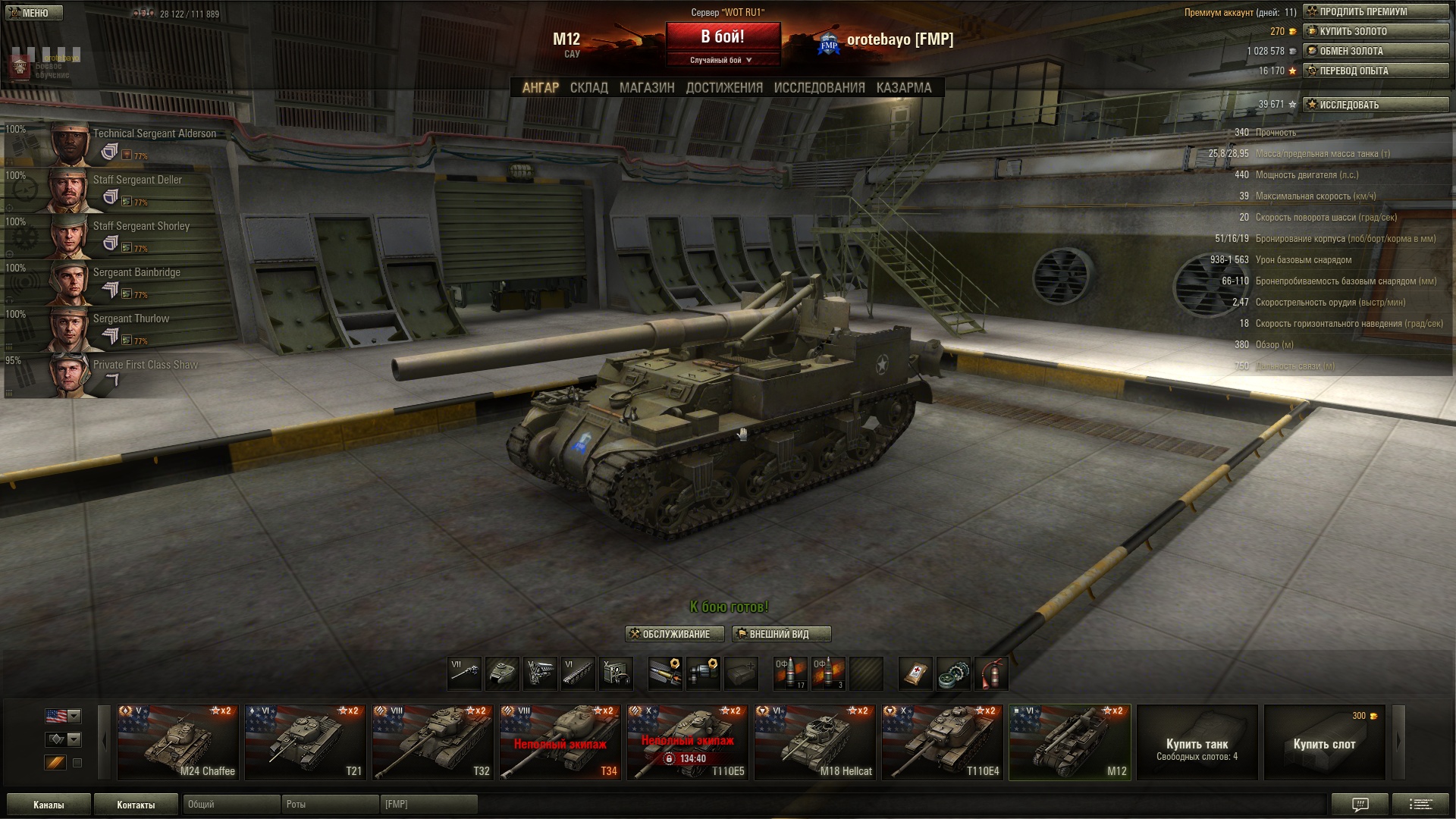Open the Каналы chat channels button
The height and width of the screenshot is (819, 1456).
[x=49, y=805]
